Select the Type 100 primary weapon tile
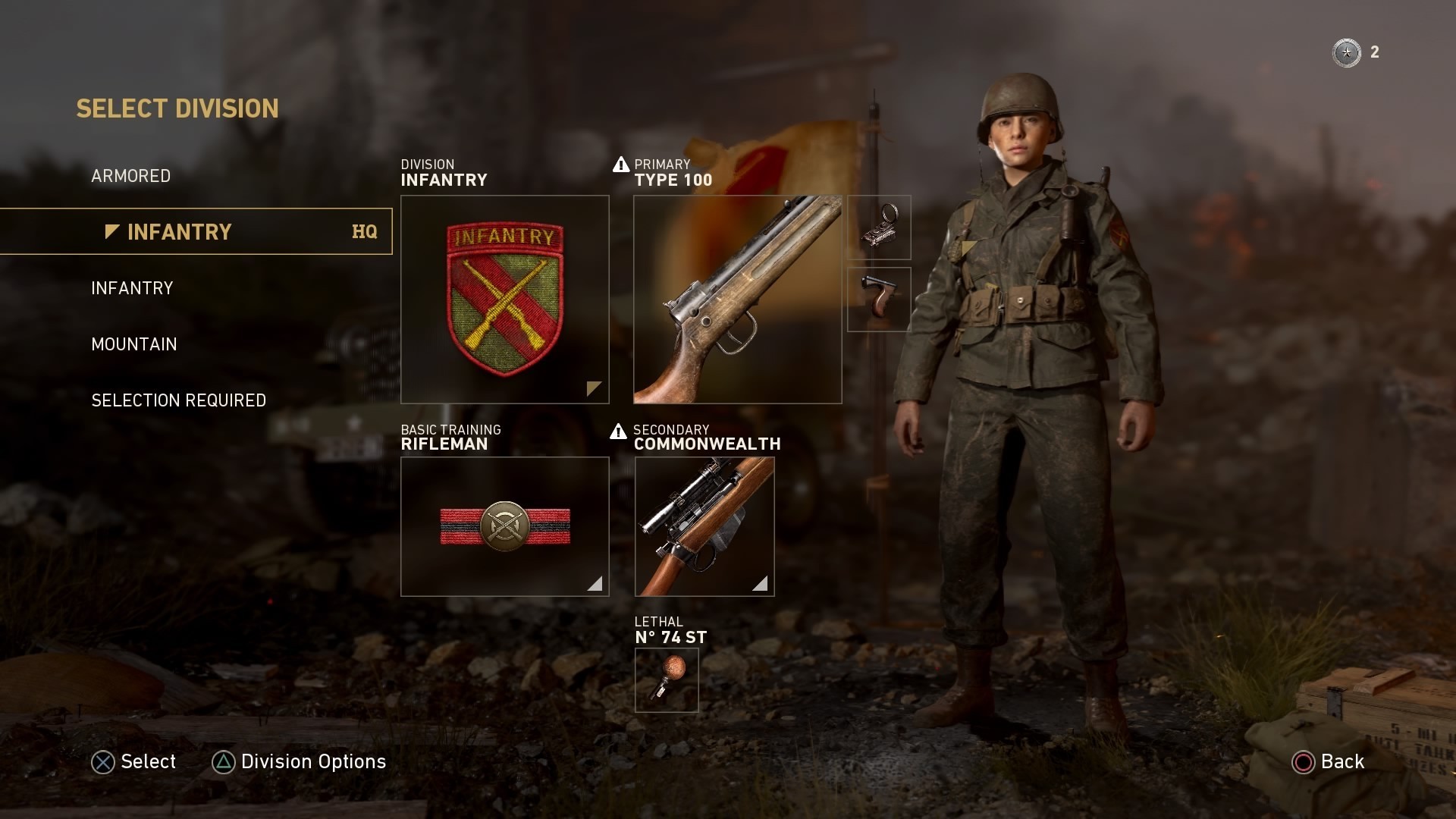 [x=737, y=300]
